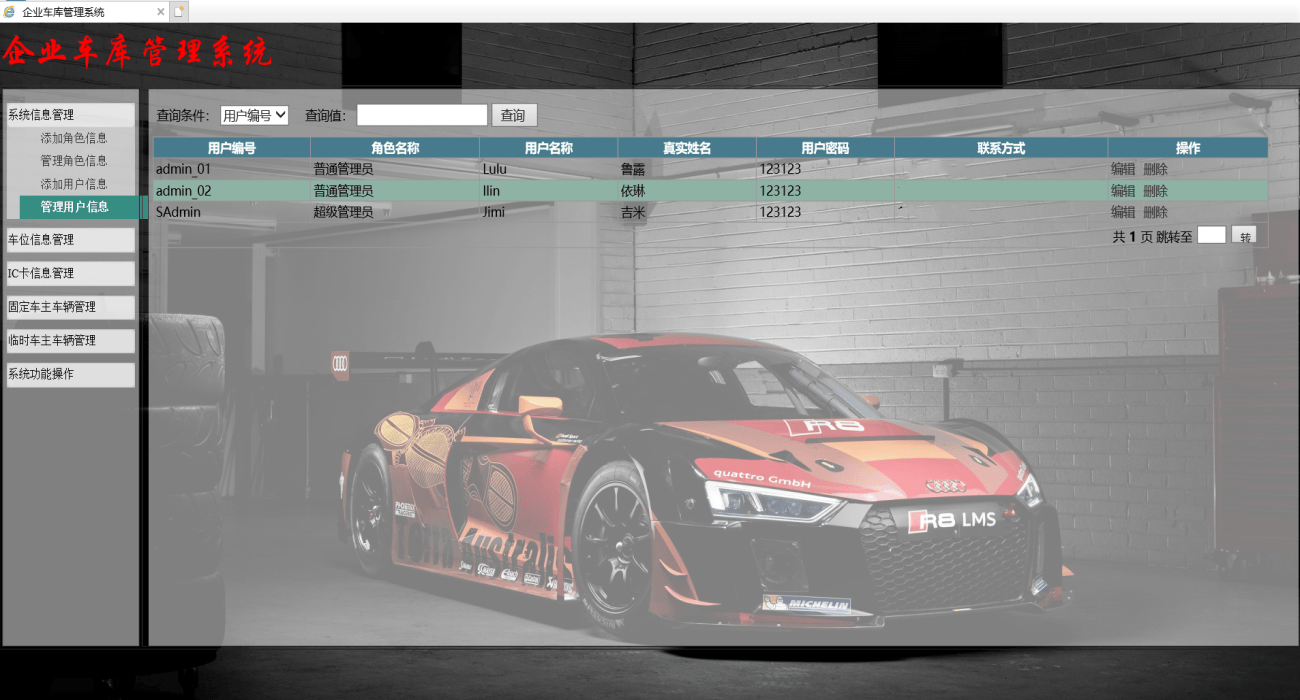
Task: Delete the SAdmin user row
Action: pyautogui.click(x=1155, y=212)
